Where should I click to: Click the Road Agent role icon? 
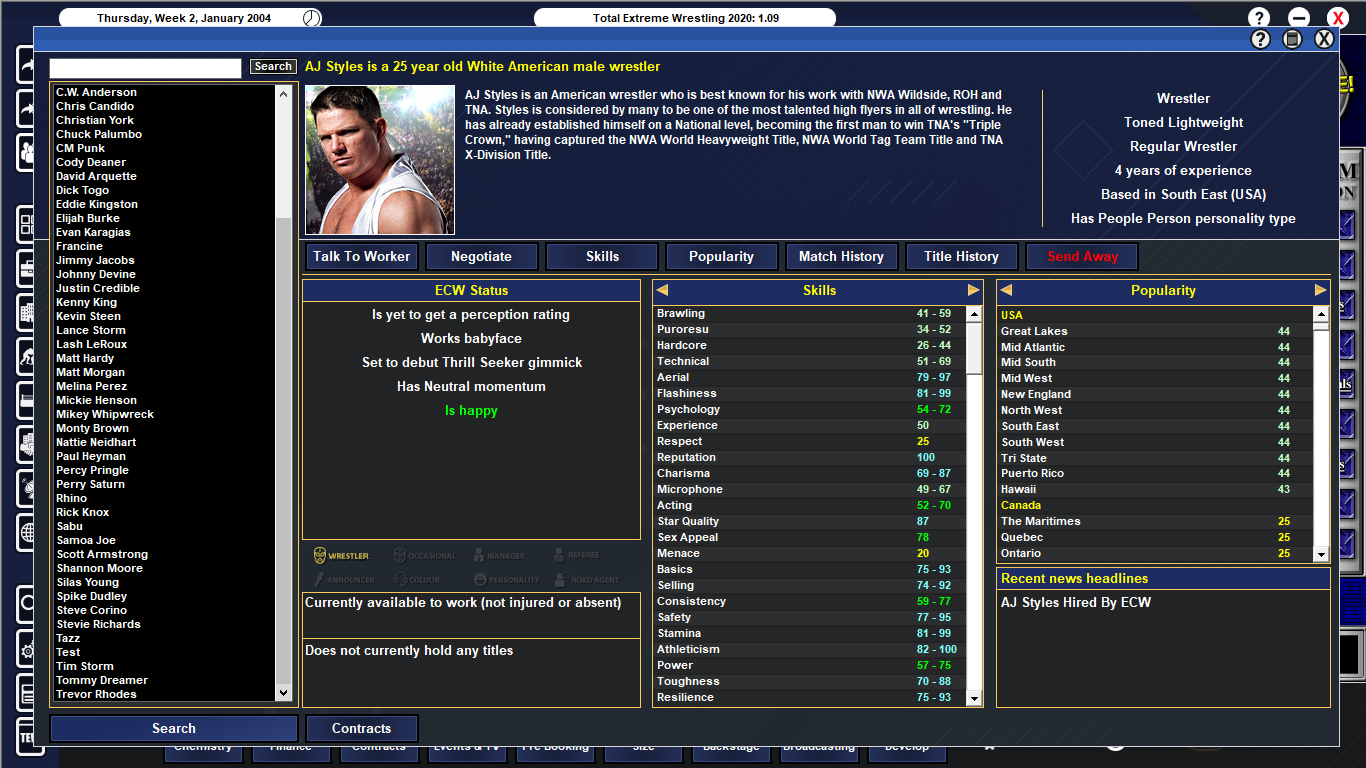[x=561, y=578]
